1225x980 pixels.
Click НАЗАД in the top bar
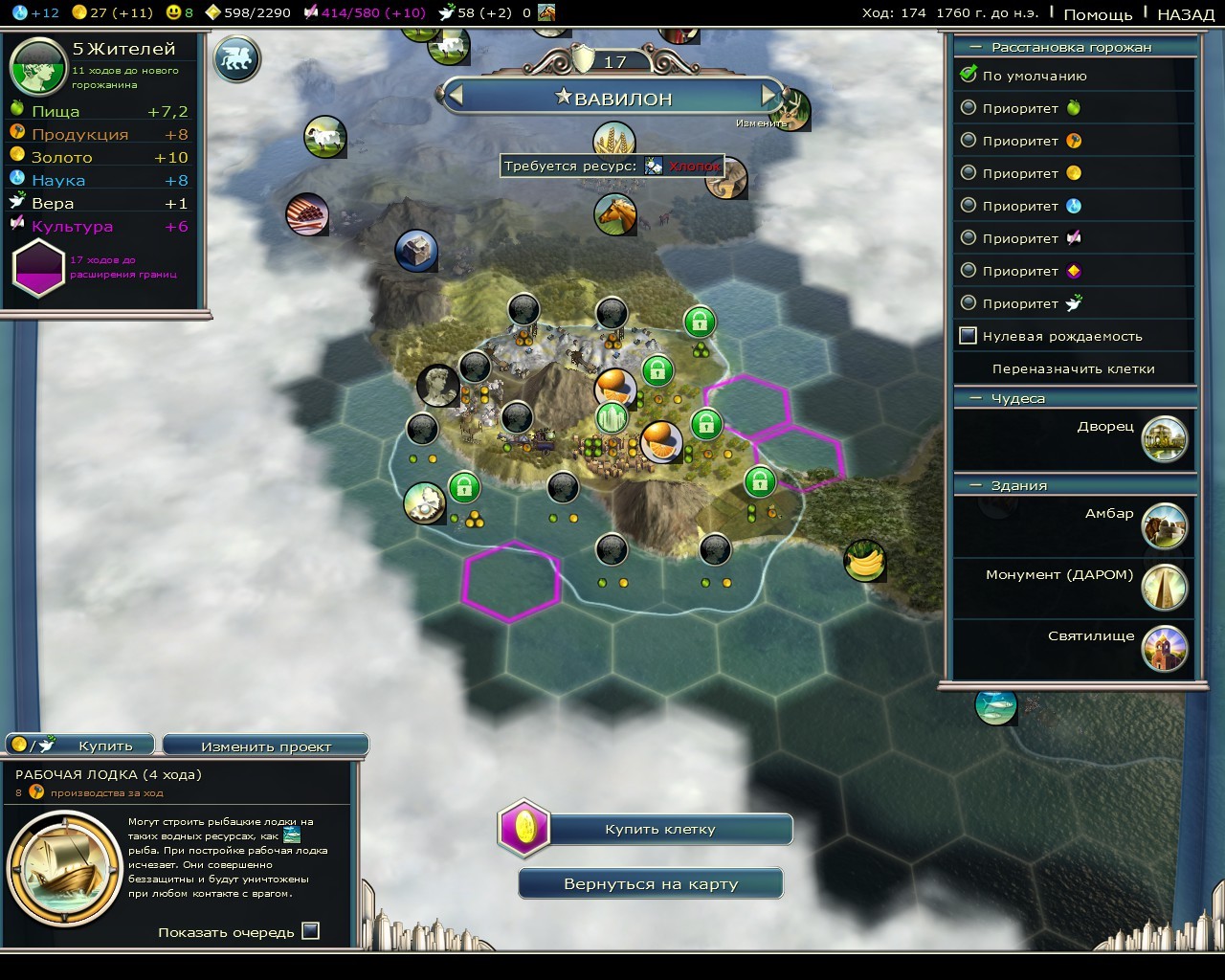coord(1186,13)
